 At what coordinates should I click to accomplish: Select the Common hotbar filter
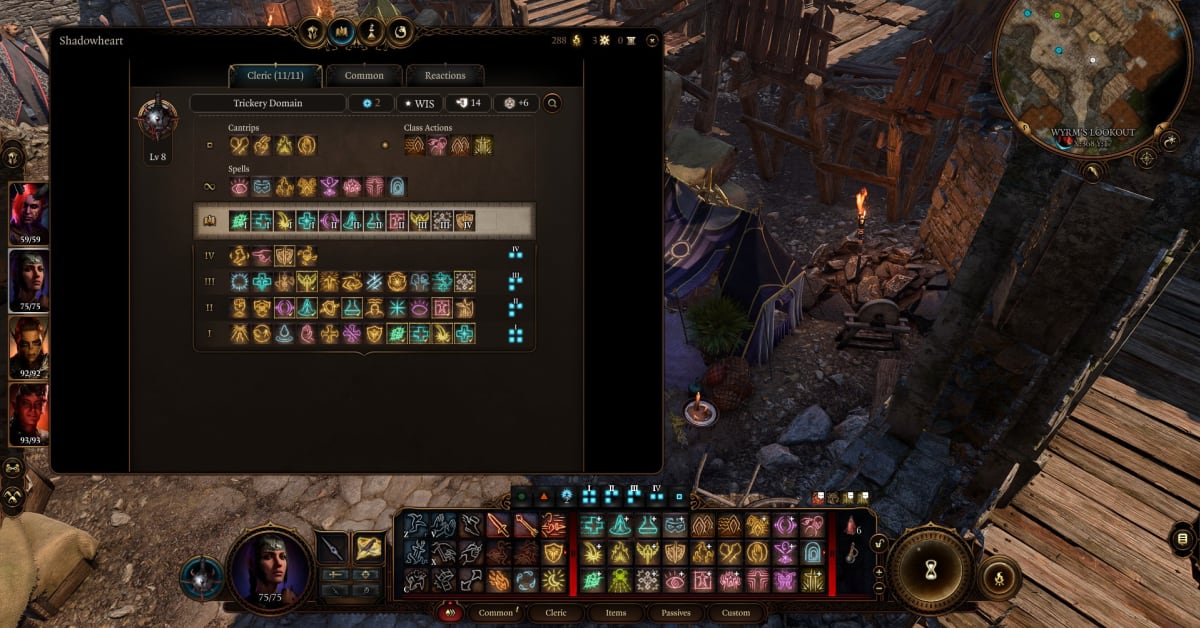pos(496,612)
